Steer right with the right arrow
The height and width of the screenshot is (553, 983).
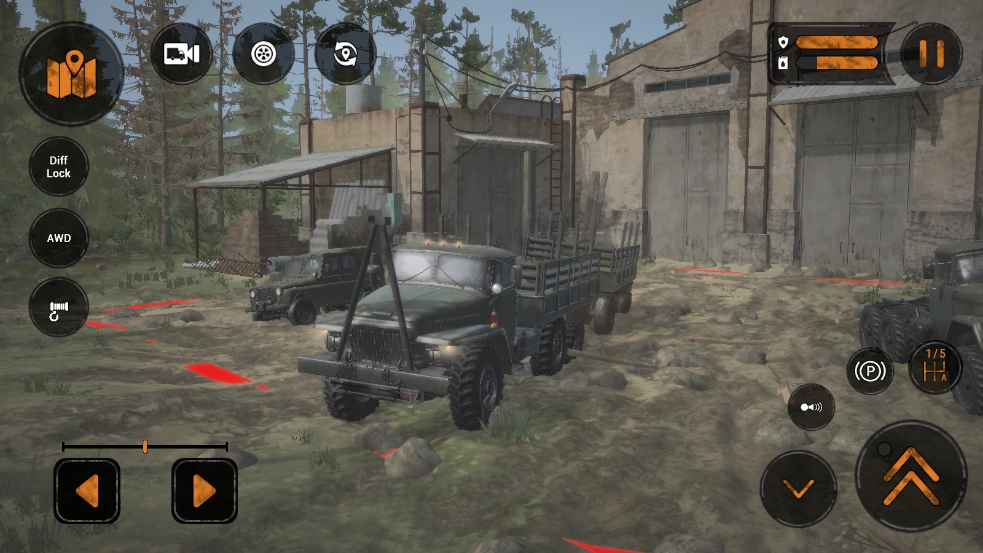204,490
